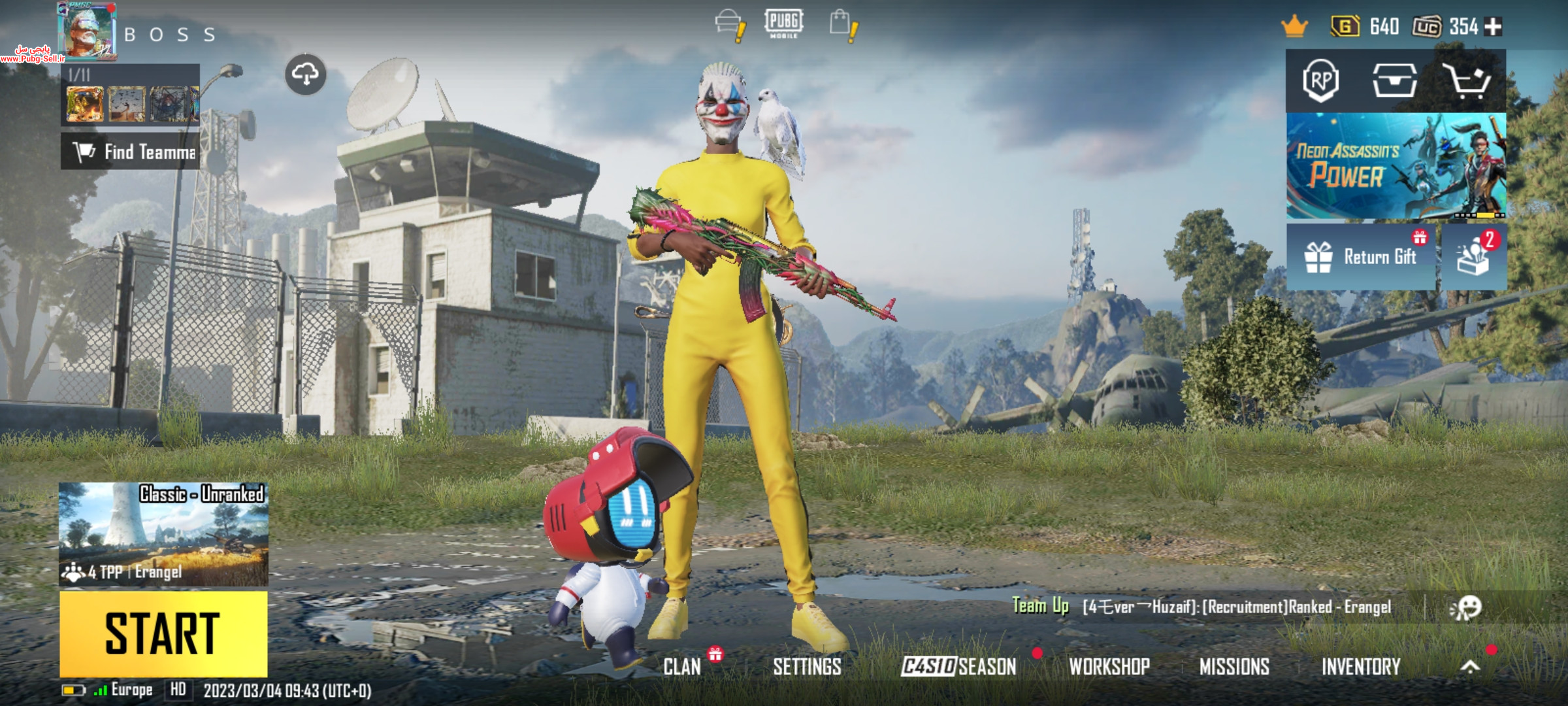Open Settings from the bottom bar
The width and height of the screenshot is (1568, 706).
tap(807, 666)
